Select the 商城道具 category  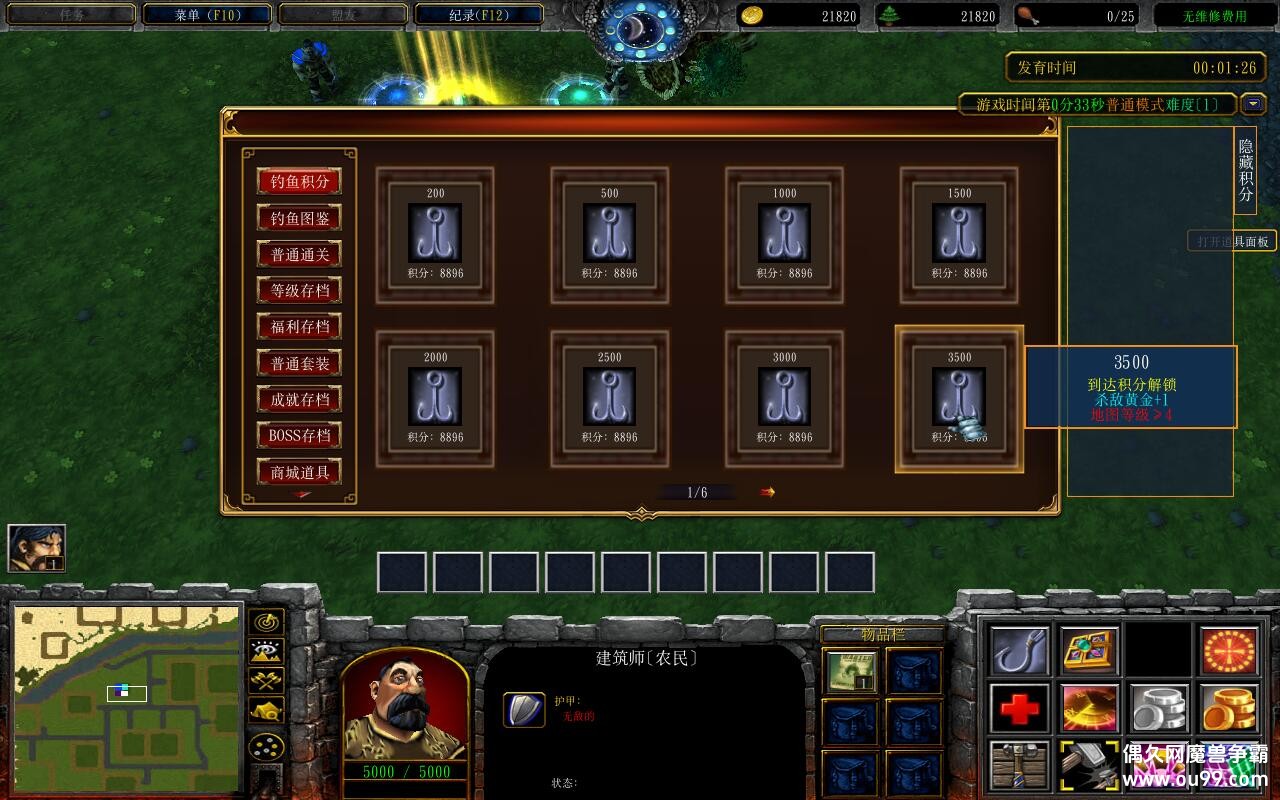tap(299, 472)
